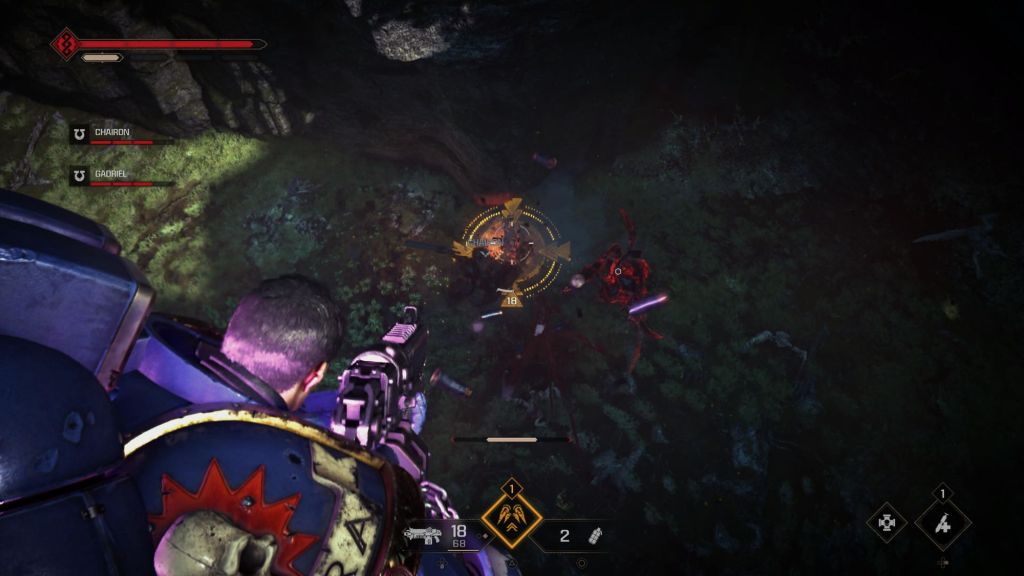Click the red player emblem by the health bar
This screenshot has height=576, width=1024.
pos(65,44)
